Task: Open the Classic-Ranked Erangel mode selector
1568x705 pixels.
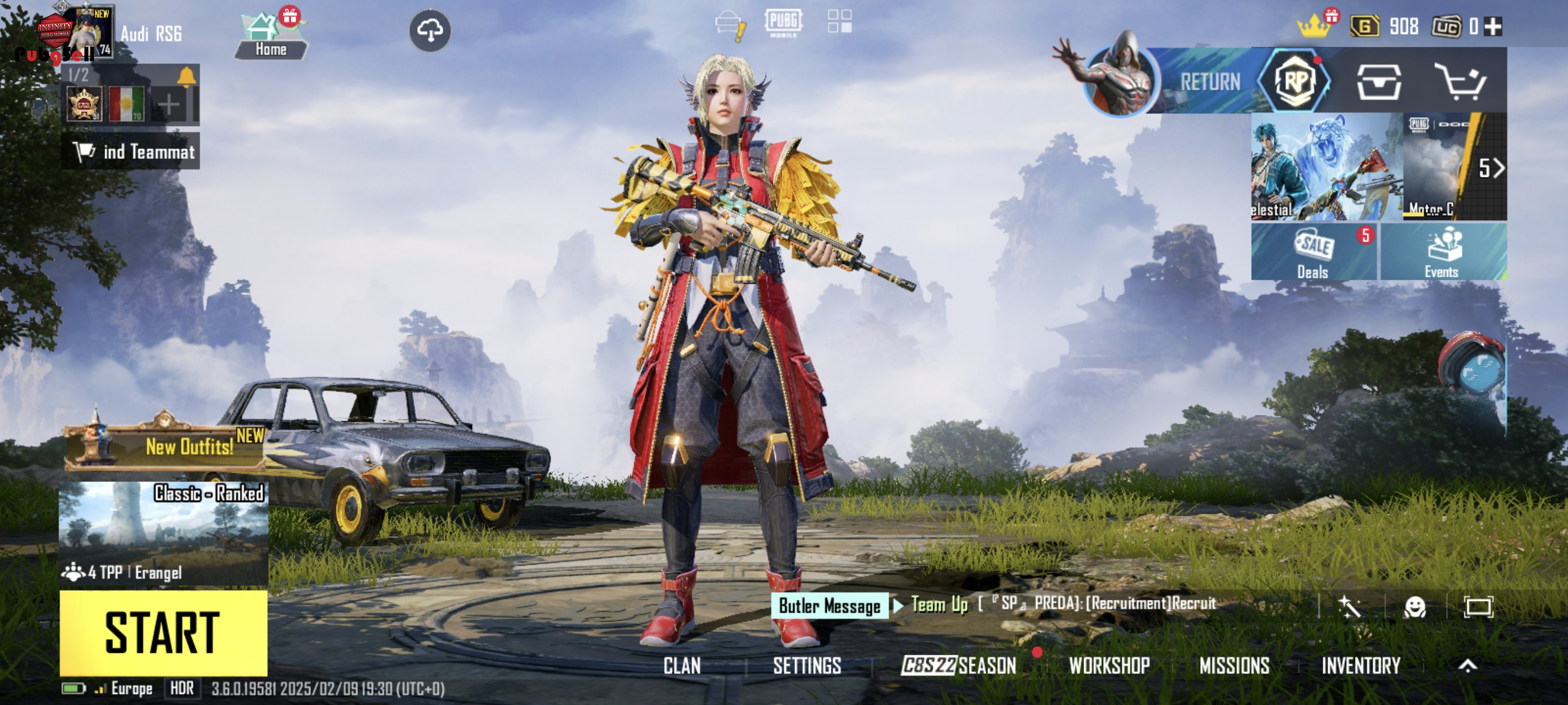Action: click(163, 532)
